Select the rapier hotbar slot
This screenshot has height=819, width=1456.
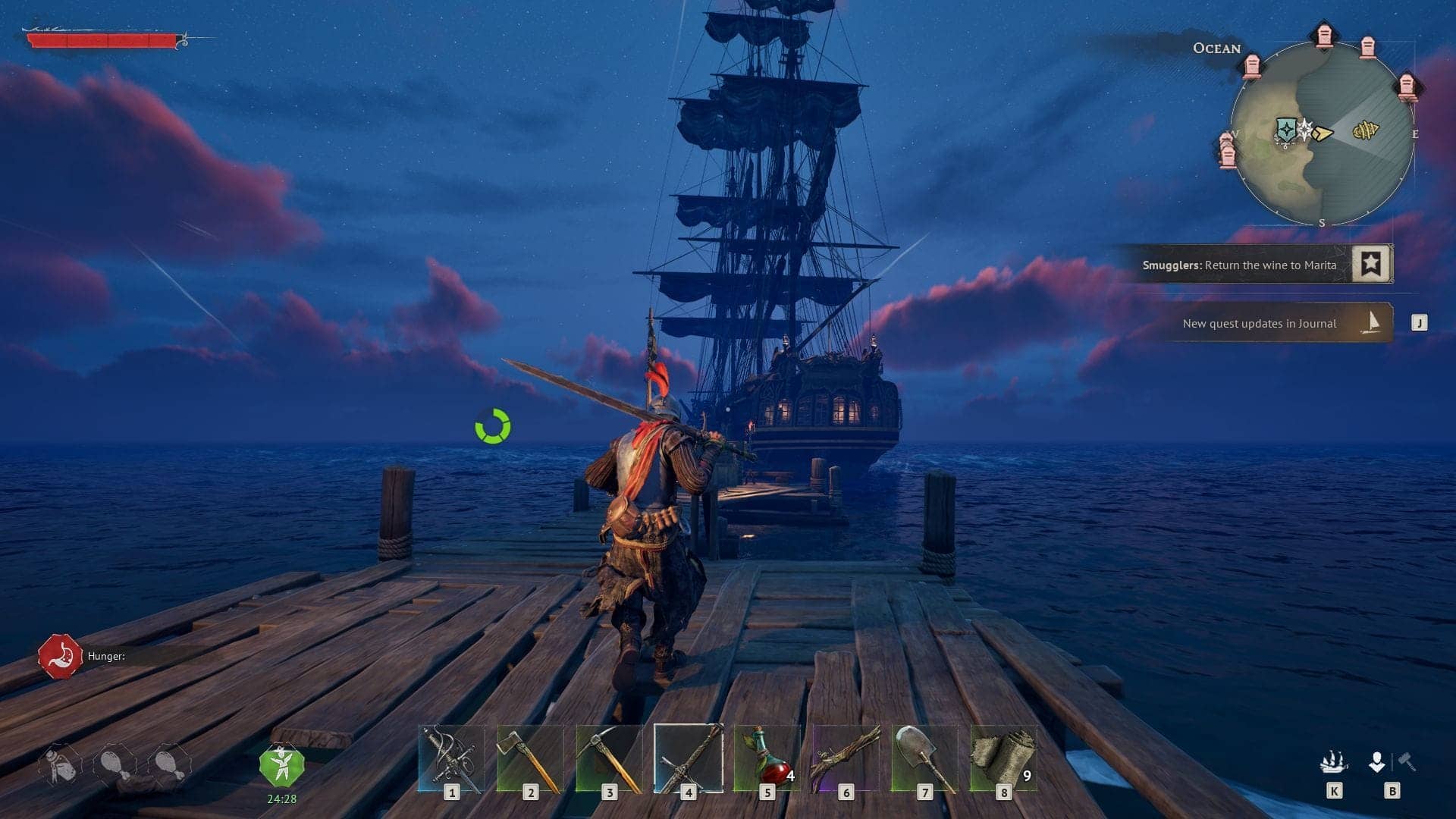click(x=451, y=758)
